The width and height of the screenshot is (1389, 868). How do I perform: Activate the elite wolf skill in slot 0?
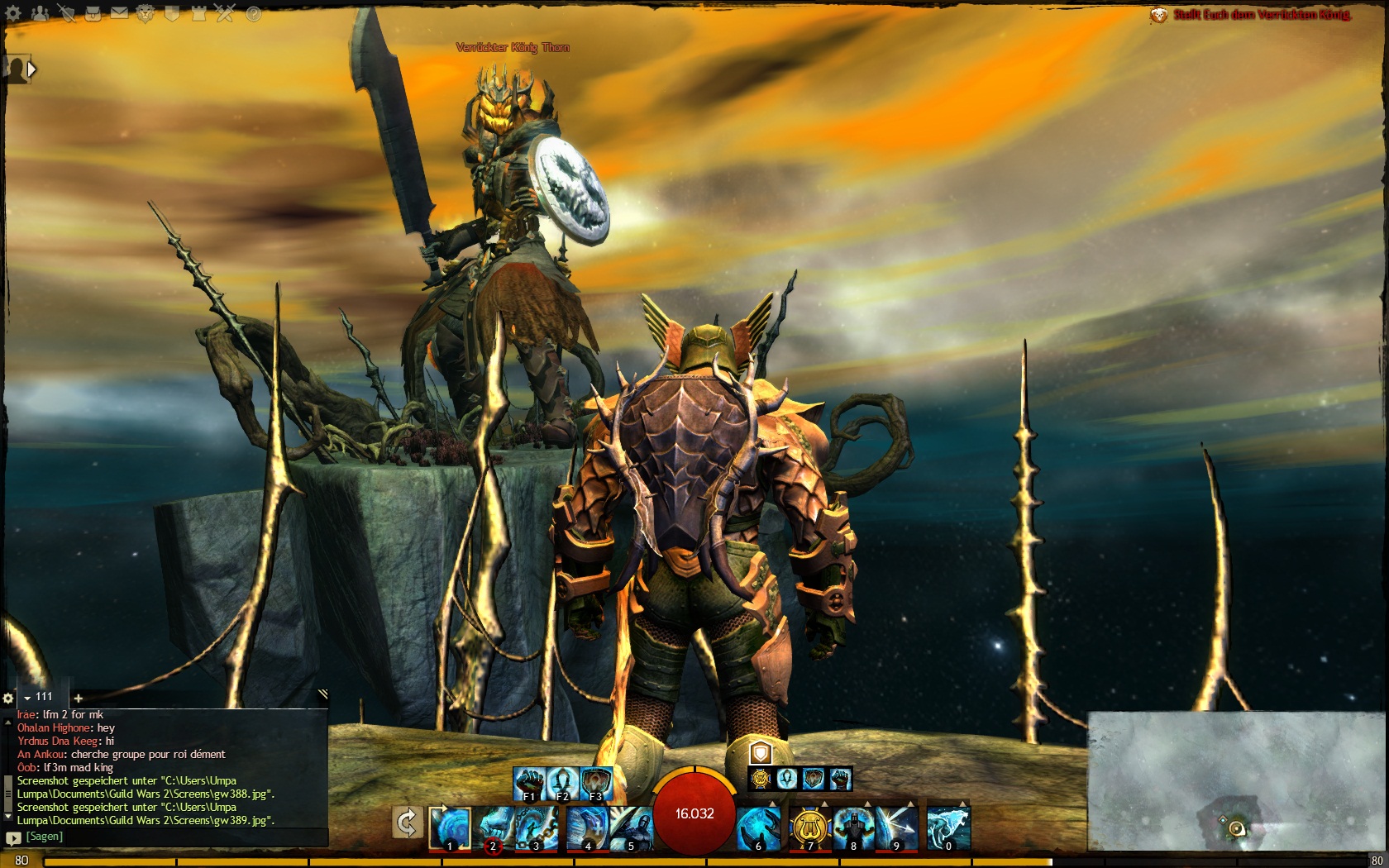pos(948,827)
